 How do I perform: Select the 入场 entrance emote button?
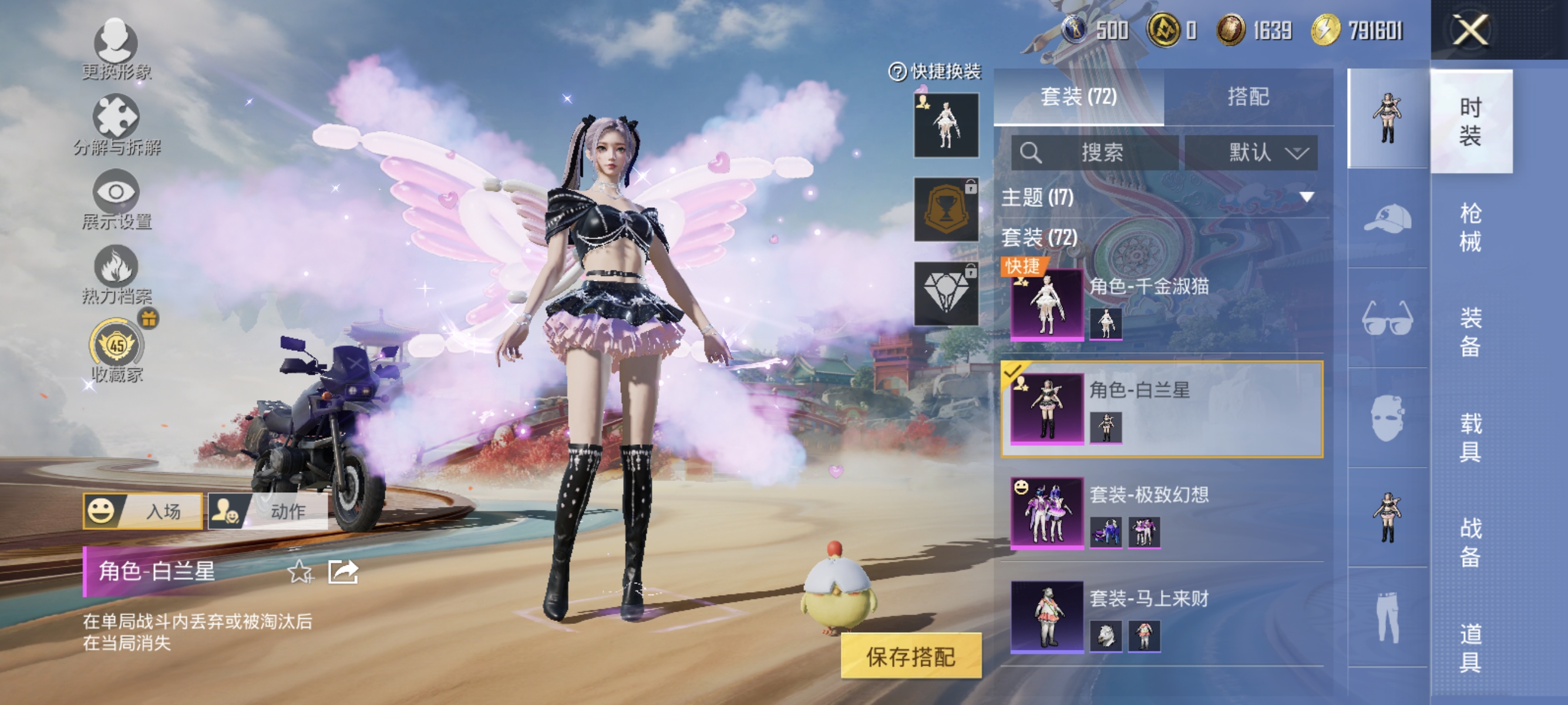[143, 511]
